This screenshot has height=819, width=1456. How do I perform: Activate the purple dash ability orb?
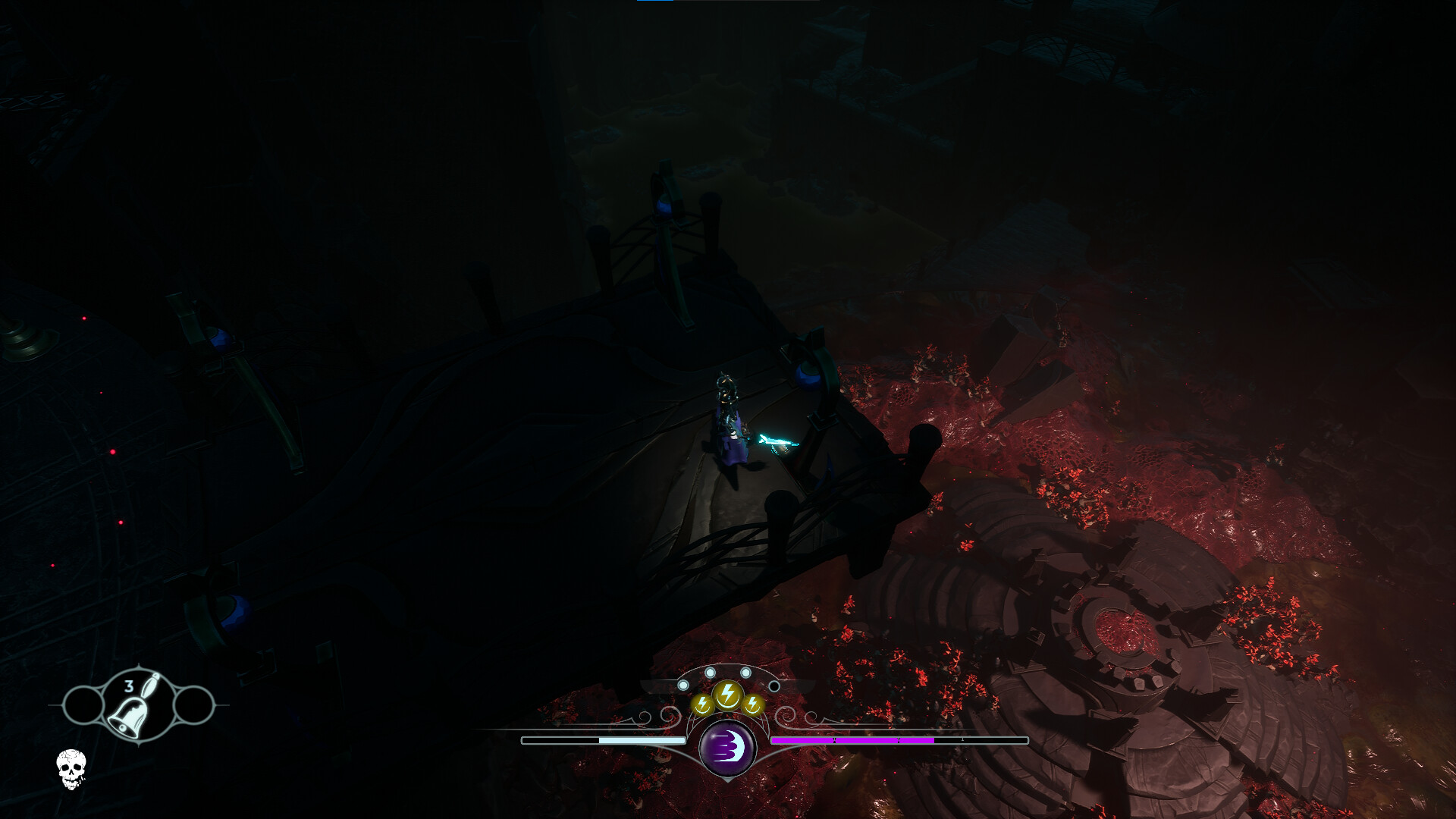click(727, 748)
